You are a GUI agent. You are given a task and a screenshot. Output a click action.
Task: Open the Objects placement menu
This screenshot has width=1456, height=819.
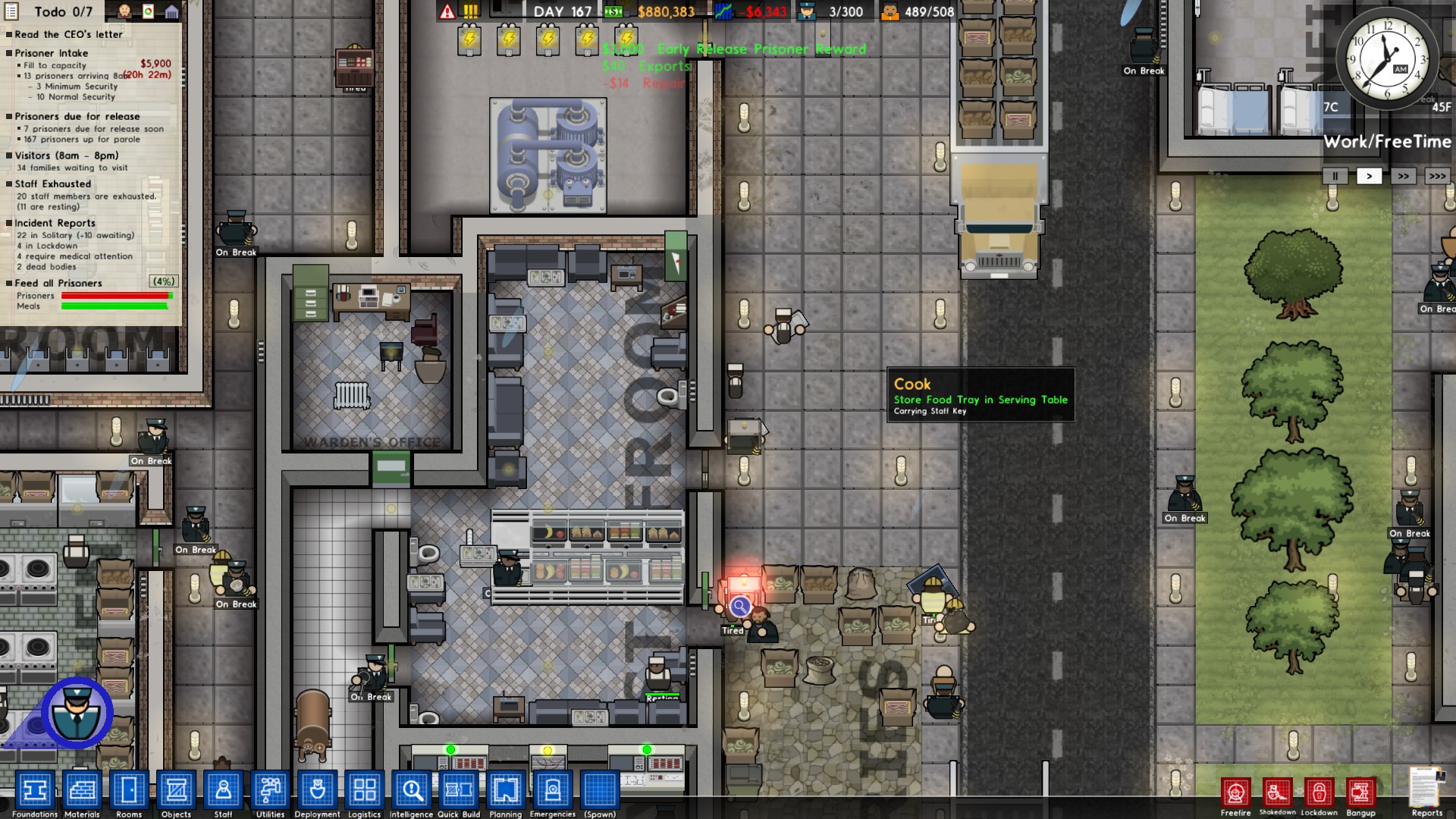176,791
